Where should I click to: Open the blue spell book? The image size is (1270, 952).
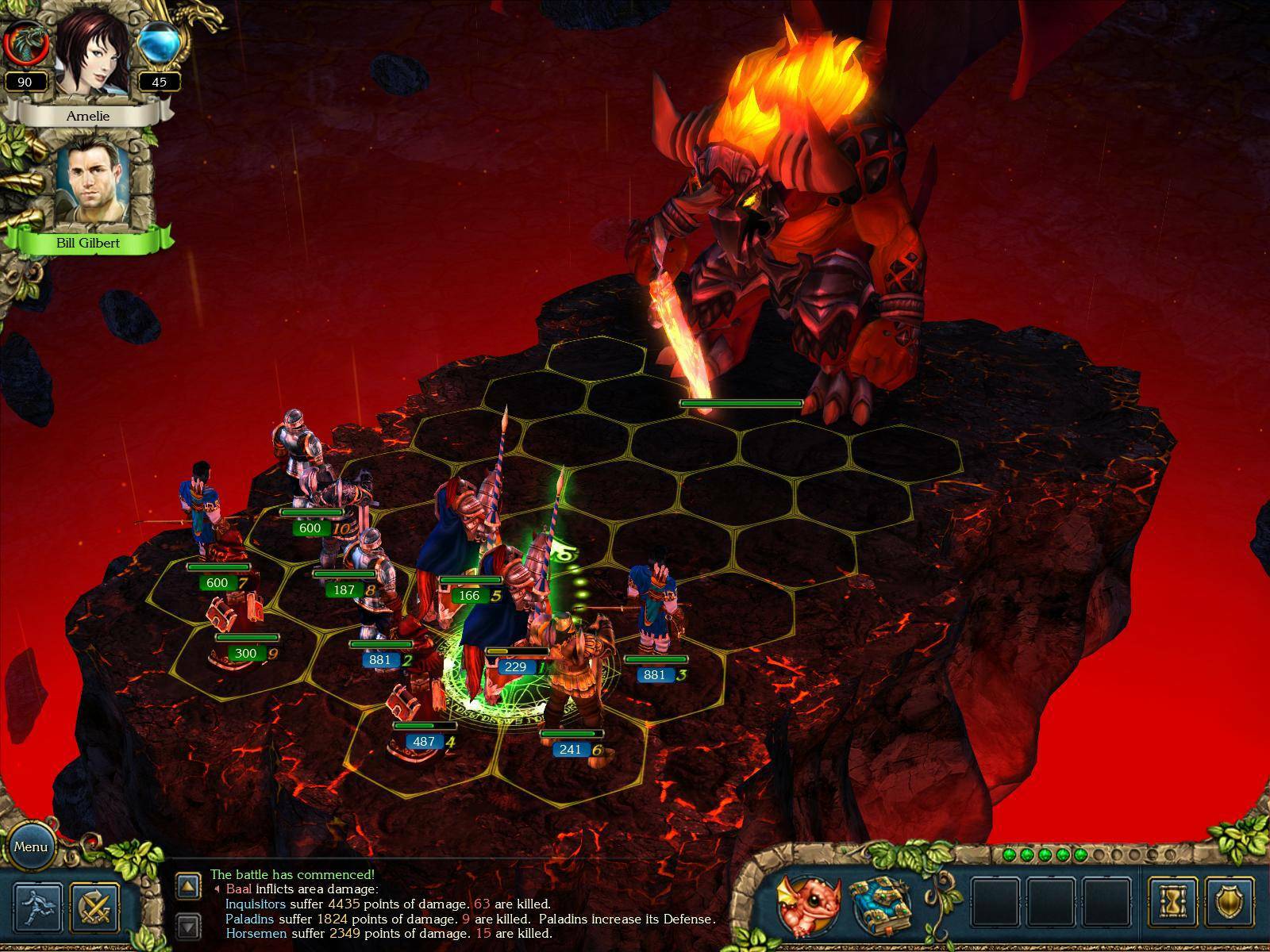[879, 906]
